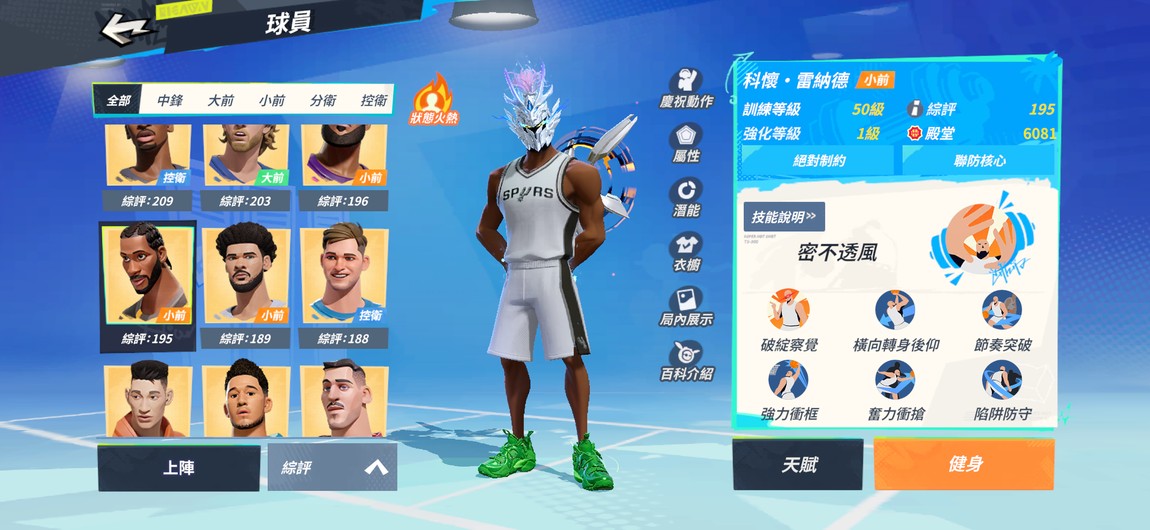This screenshot has height=530, width=1150.
Task: Choose the player card rated 綜評:189
Action: coord(246,286)
